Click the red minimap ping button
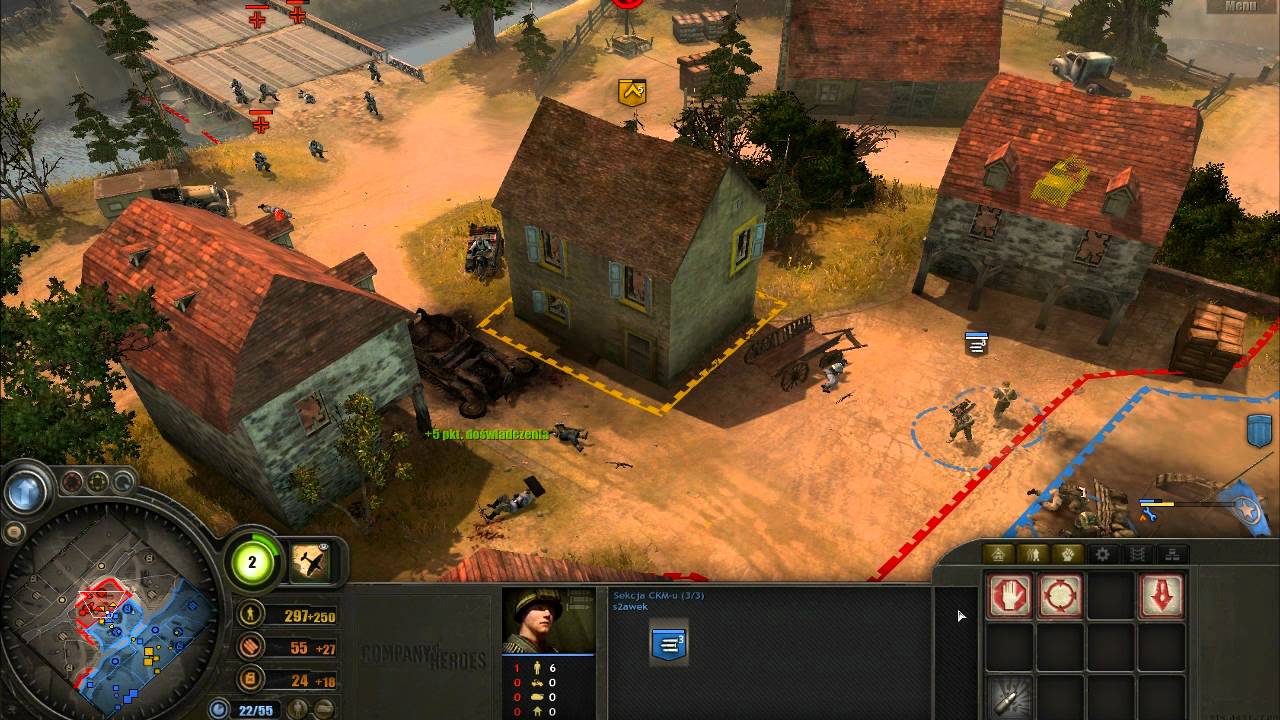Viewport: 1280px width, 720px height. pos(72,483)
